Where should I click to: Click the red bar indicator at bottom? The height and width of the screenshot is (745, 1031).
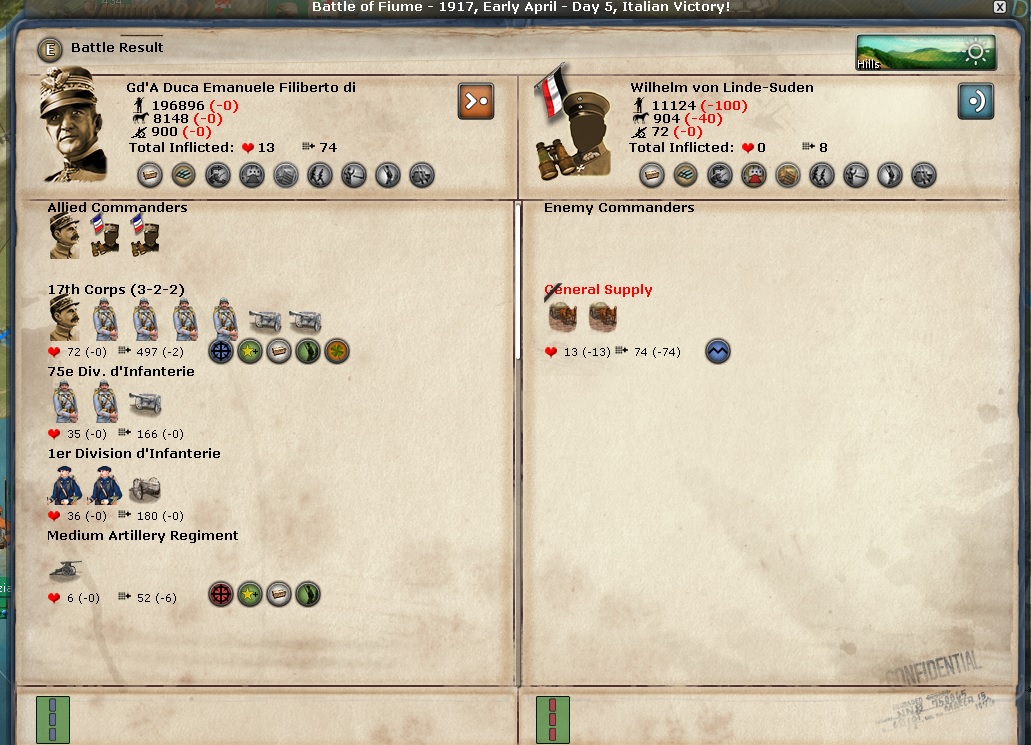tap(552, 719)
